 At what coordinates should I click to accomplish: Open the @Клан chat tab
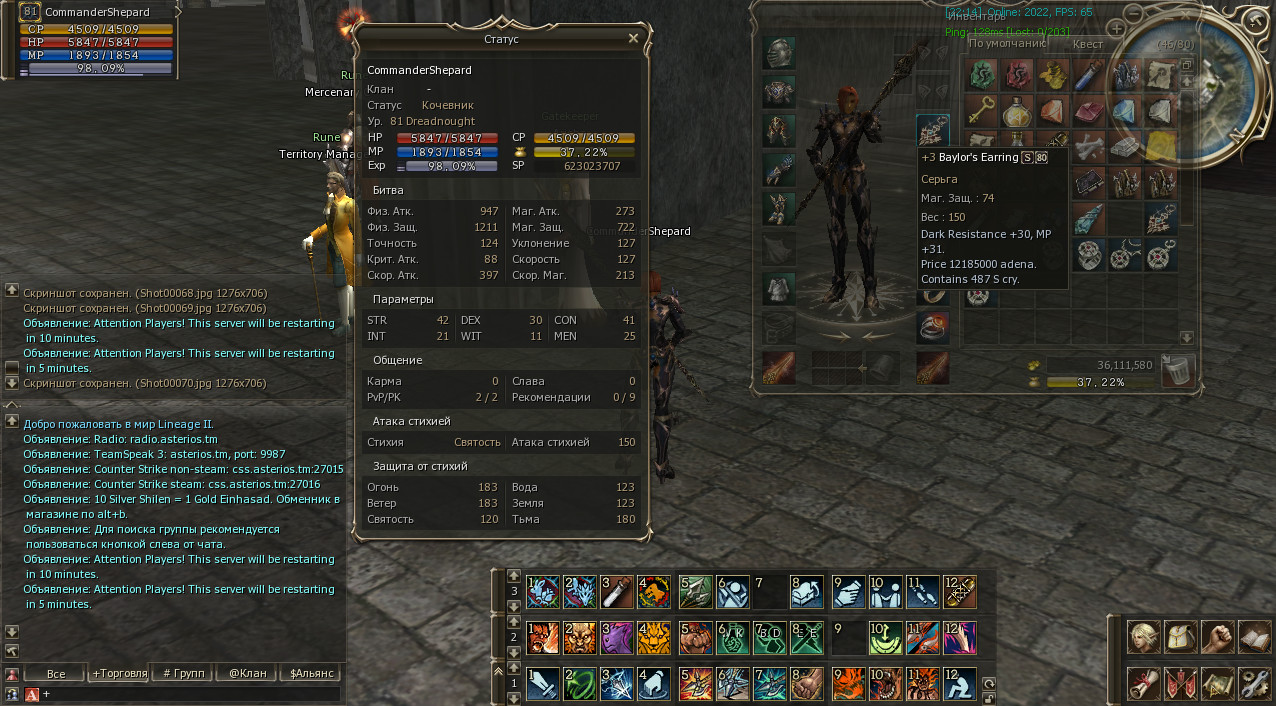coord(247,673)
